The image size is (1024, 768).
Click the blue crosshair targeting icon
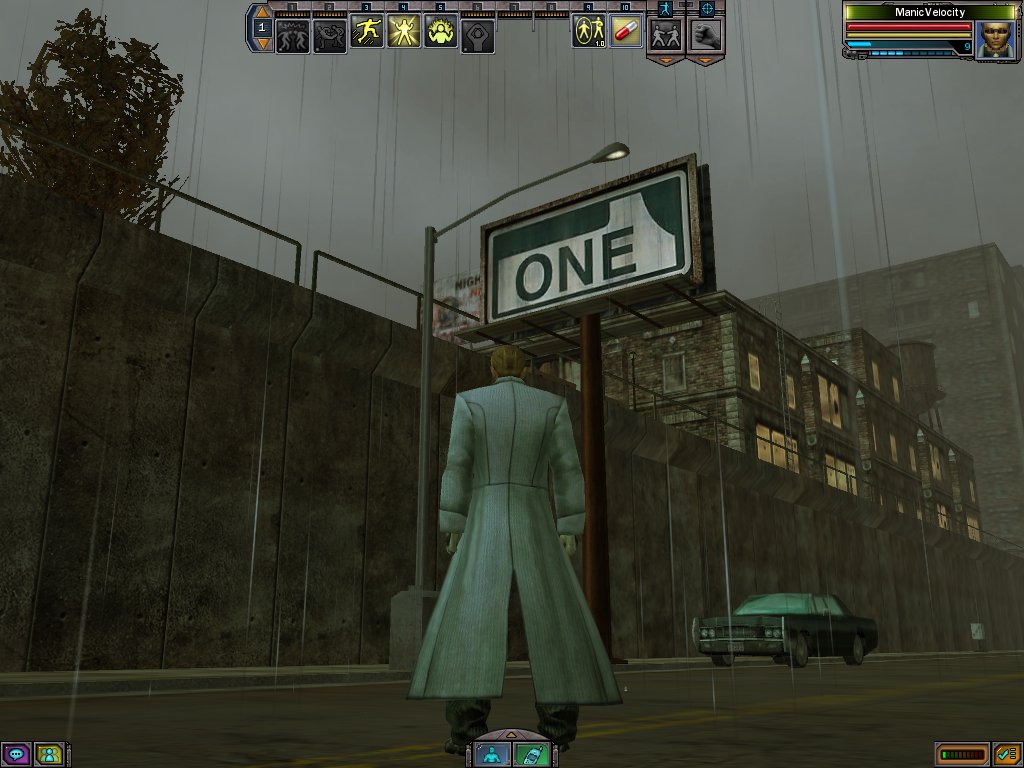(706, 7)
